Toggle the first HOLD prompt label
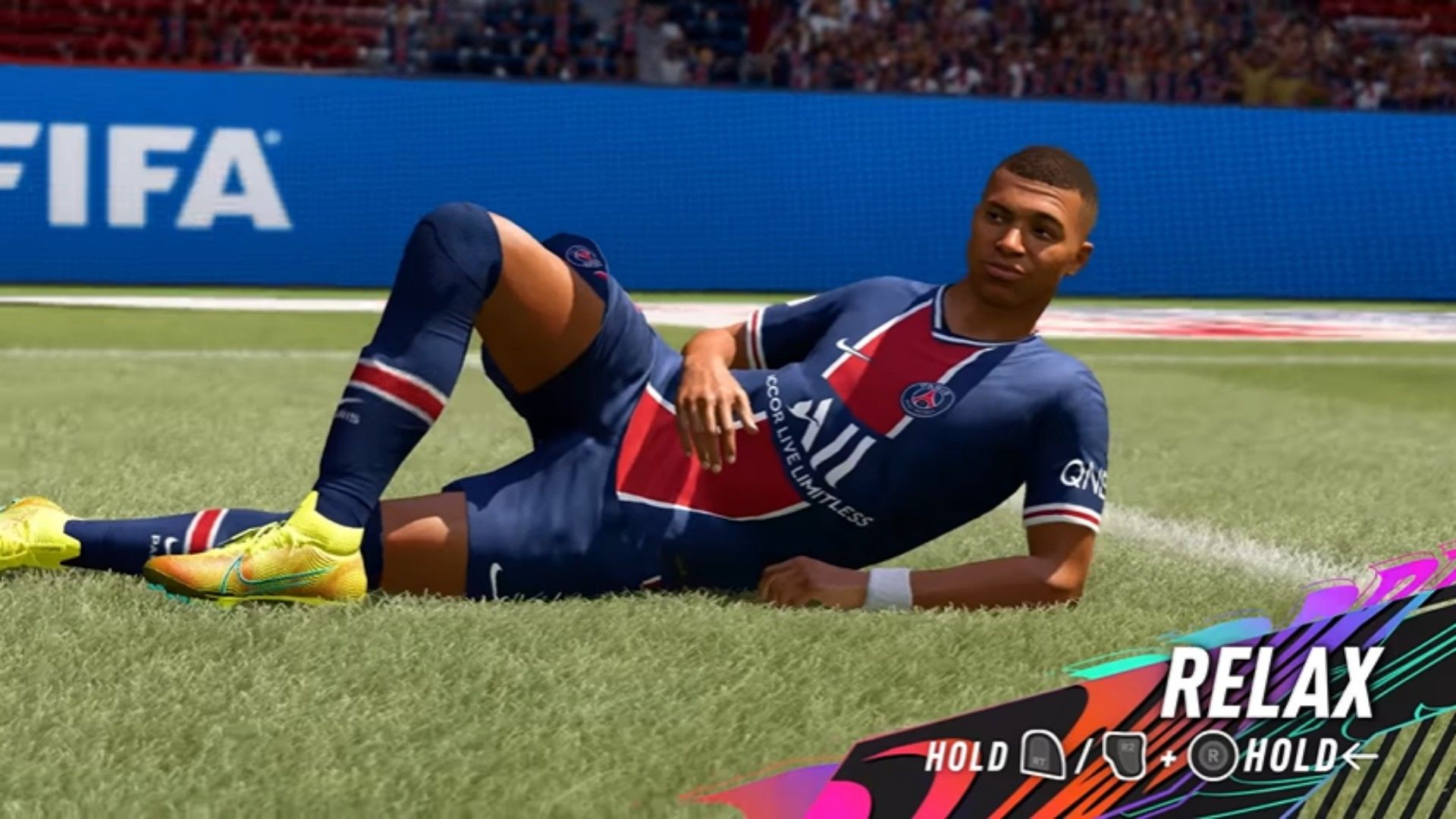Image resolution: width=1456 pixels, height=819 pixels. (x=966, y=755)
